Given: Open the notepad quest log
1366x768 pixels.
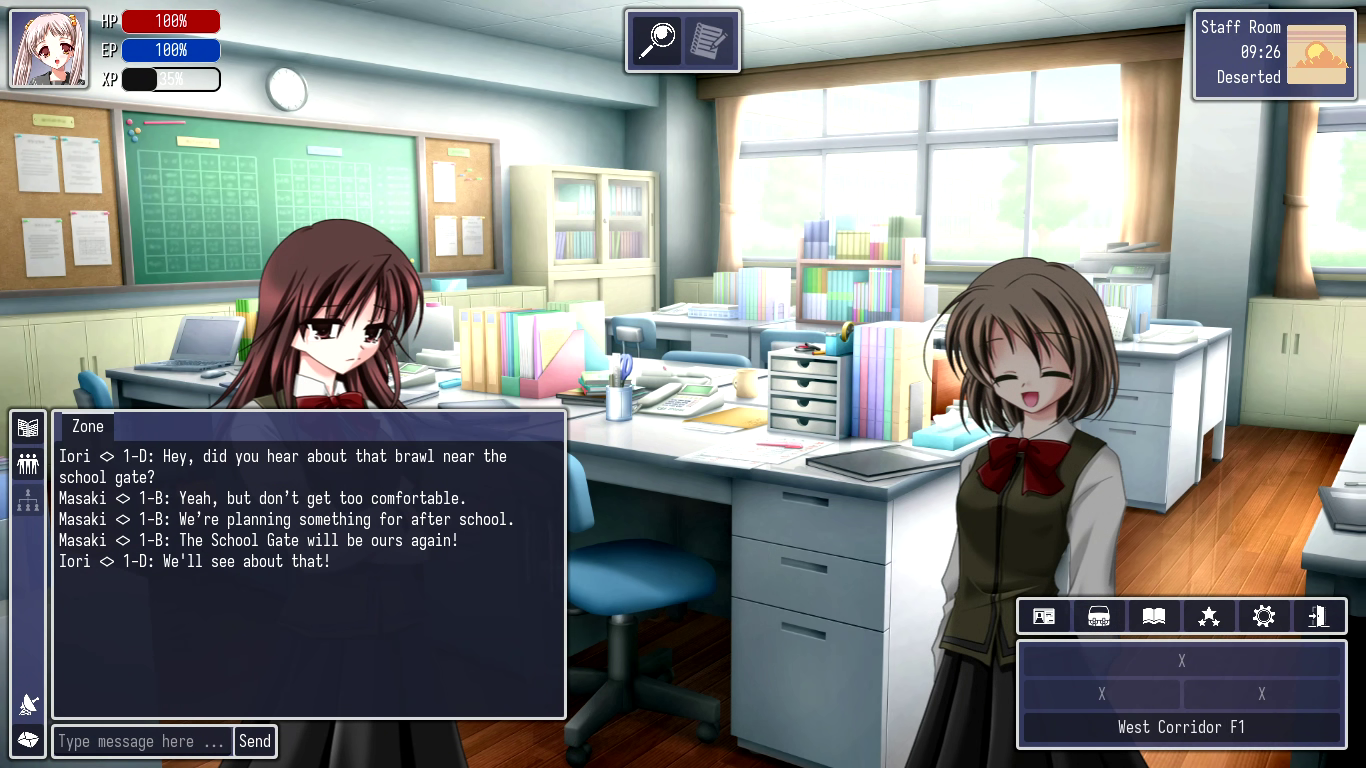Looking at the screenshot, I should coord(709,41).
